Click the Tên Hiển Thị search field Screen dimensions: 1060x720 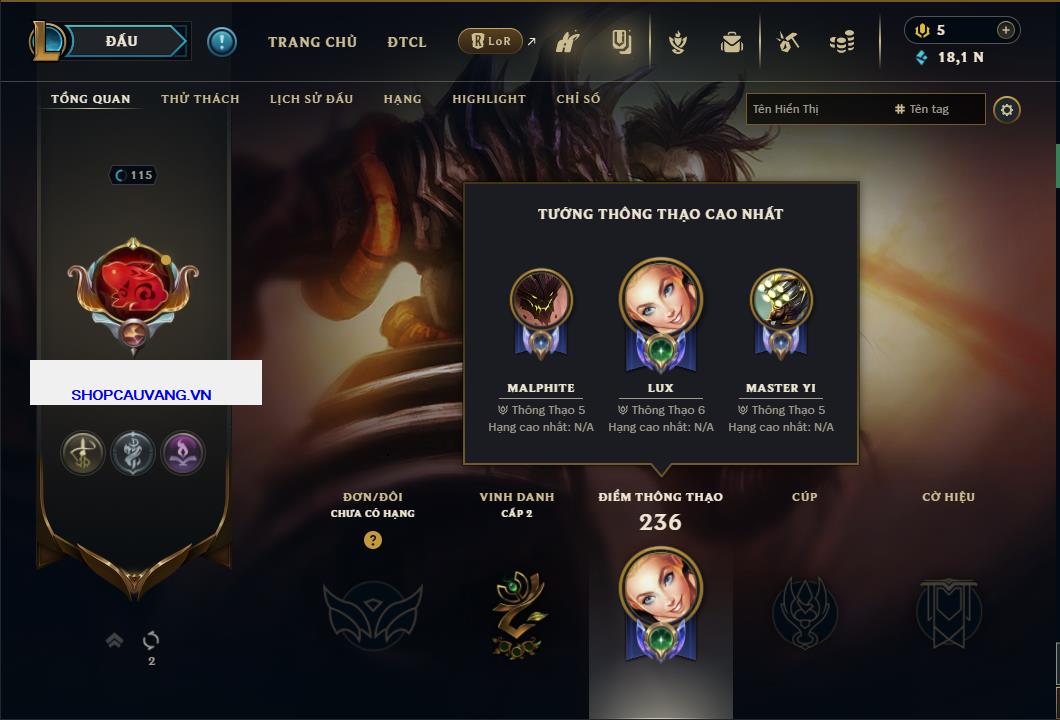point(815,109)
